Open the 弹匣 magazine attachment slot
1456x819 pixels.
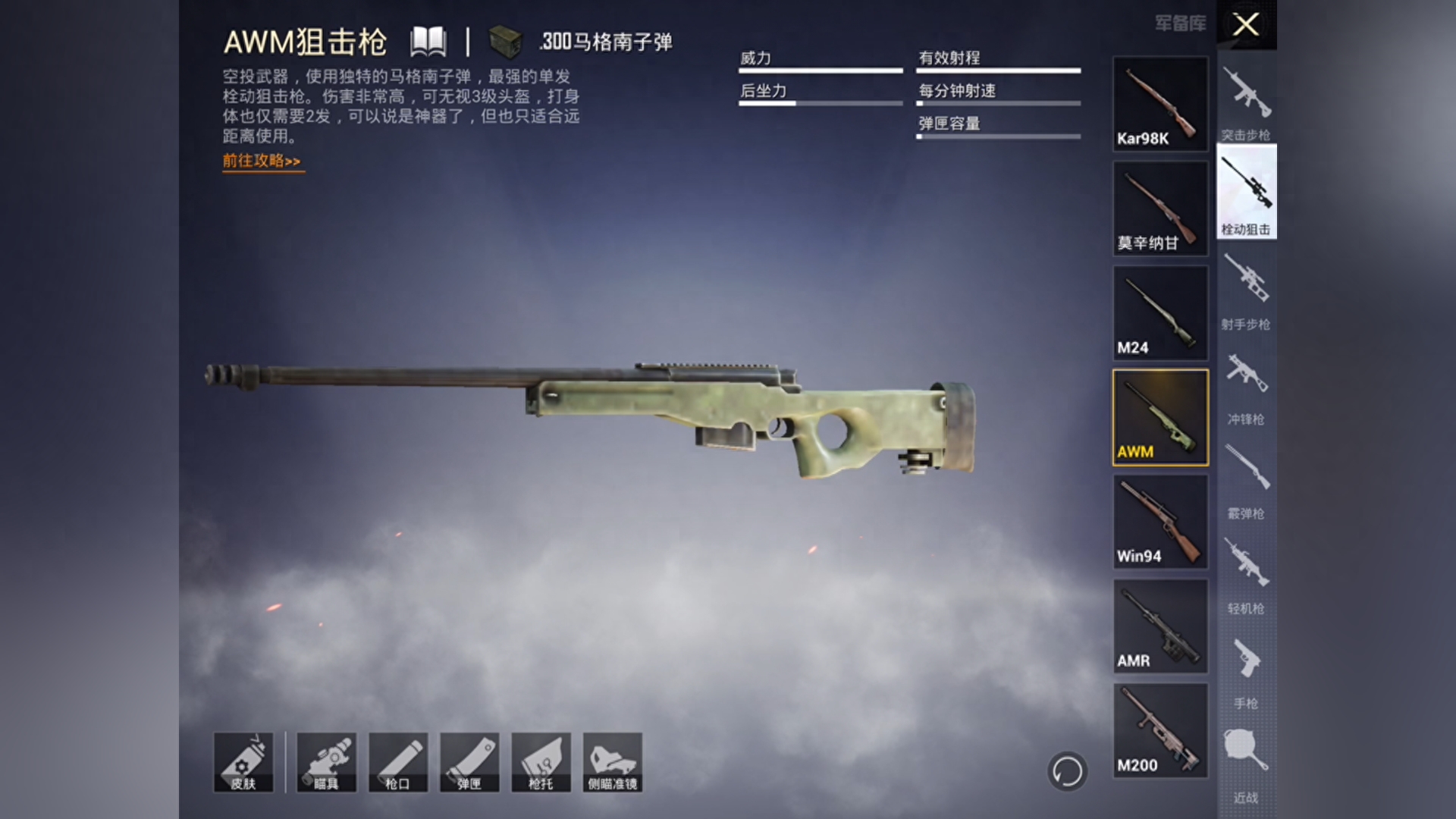[x=467, y=762]
